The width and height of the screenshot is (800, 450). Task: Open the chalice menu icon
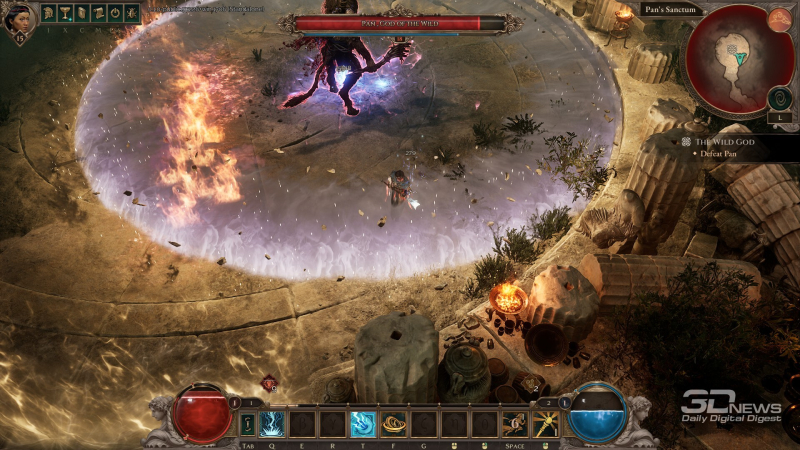[64, 14]
